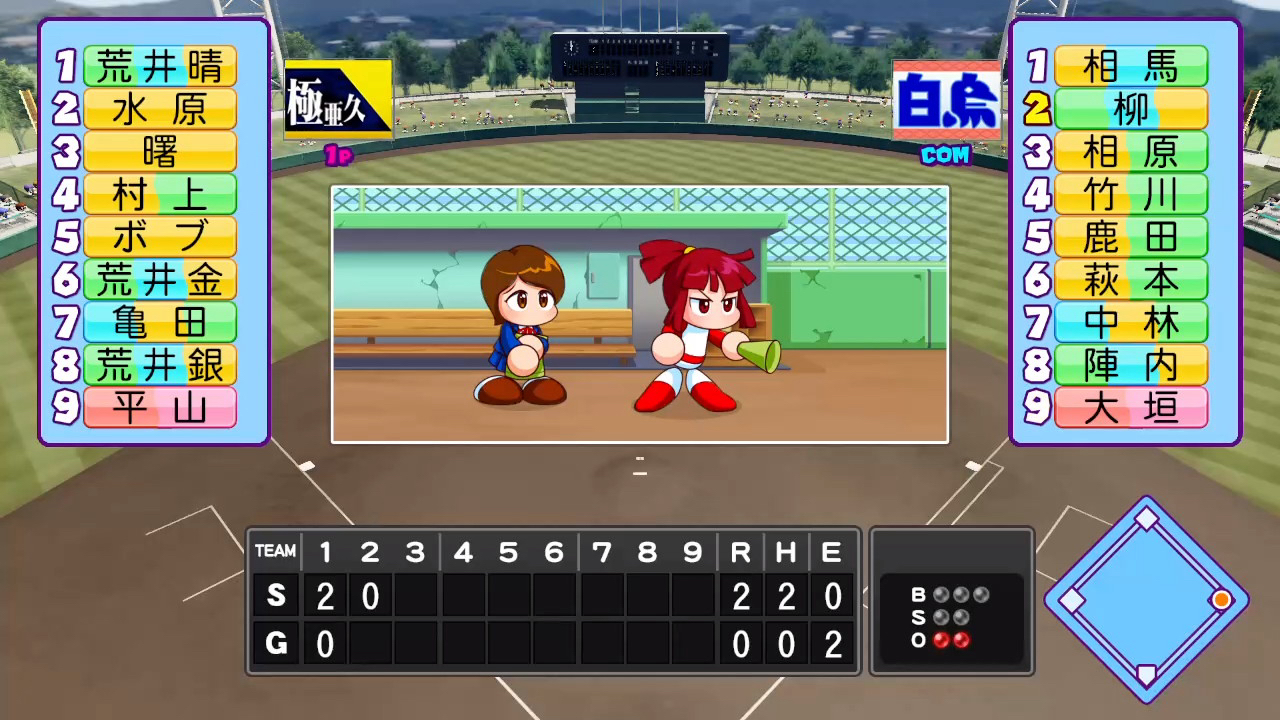Choose the 亀田 lineup entry
This screenshot has height=720, width=1280.
coord(159,322)
